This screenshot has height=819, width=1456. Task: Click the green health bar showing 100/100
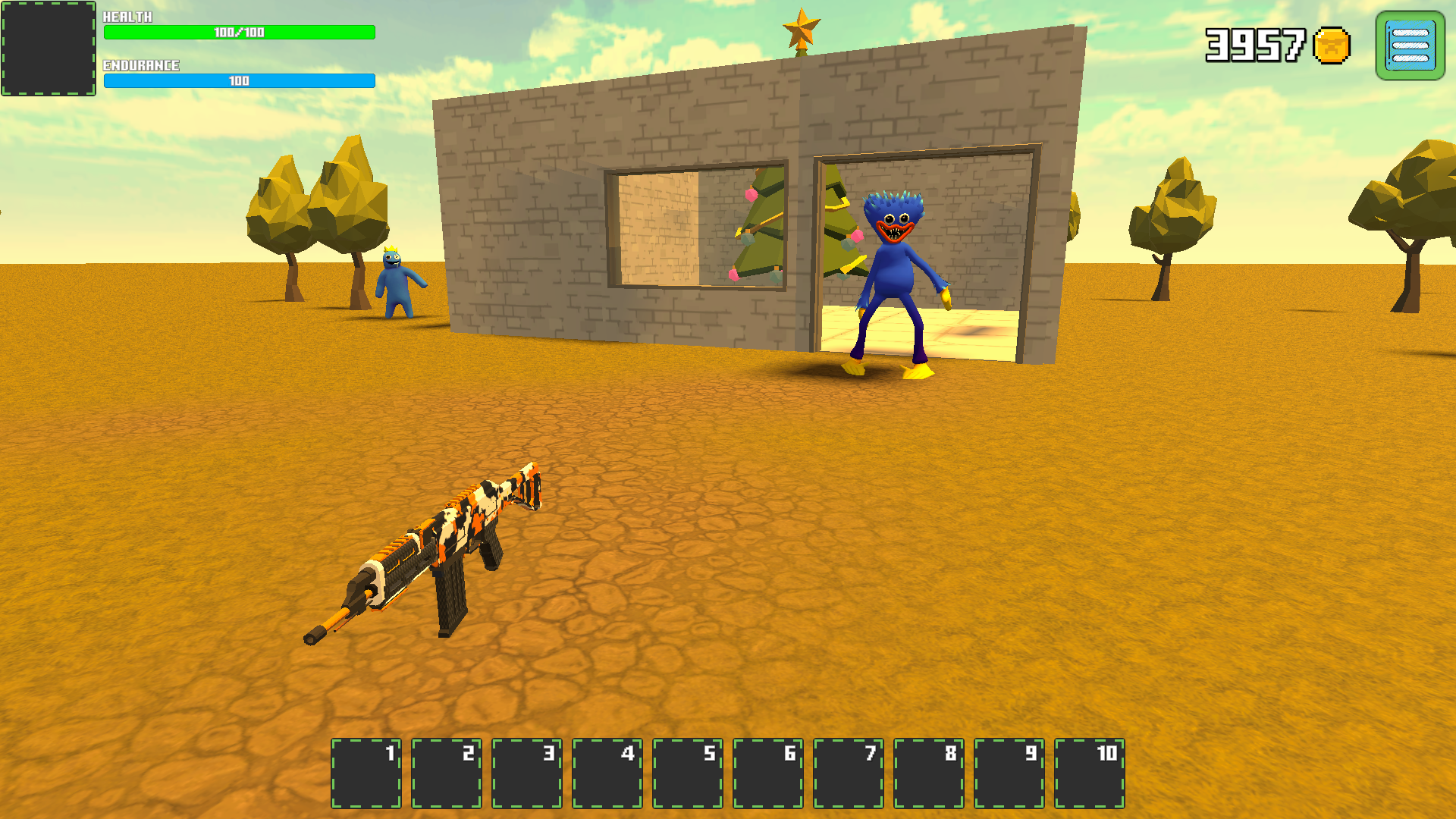tap(239, 33)
